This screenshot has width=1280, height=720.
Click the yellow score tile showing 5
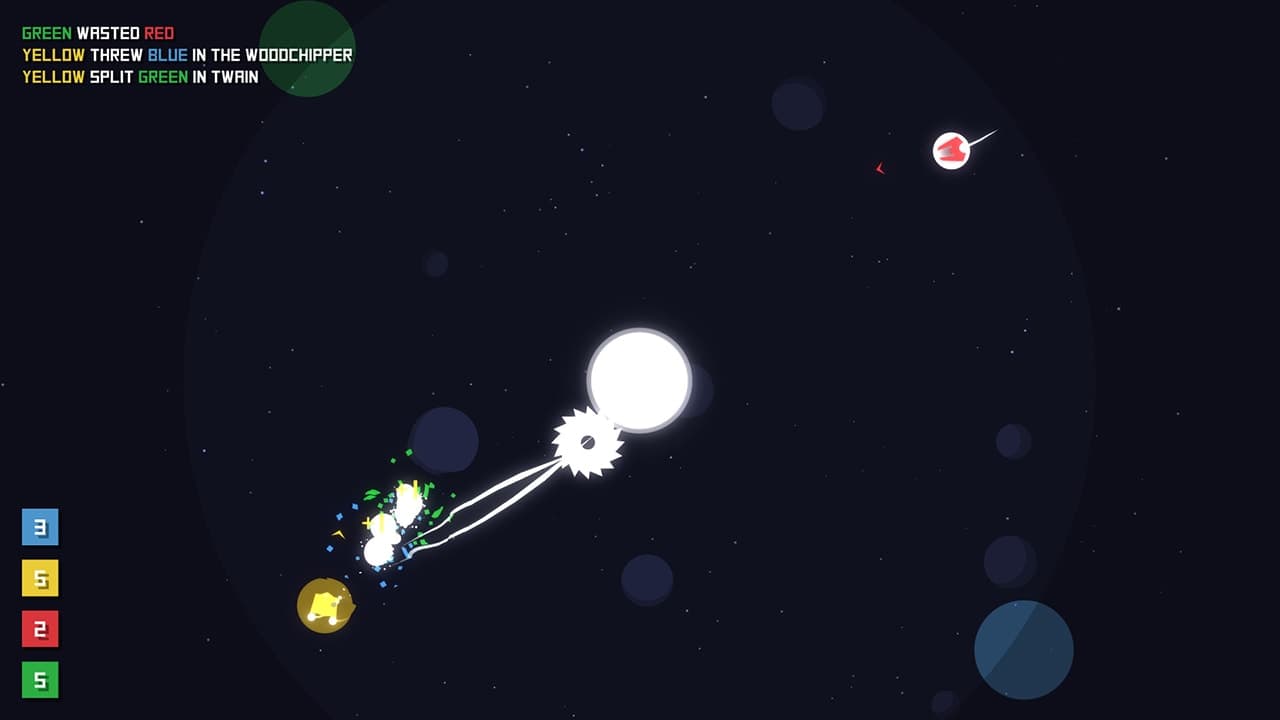click(40, 577)
